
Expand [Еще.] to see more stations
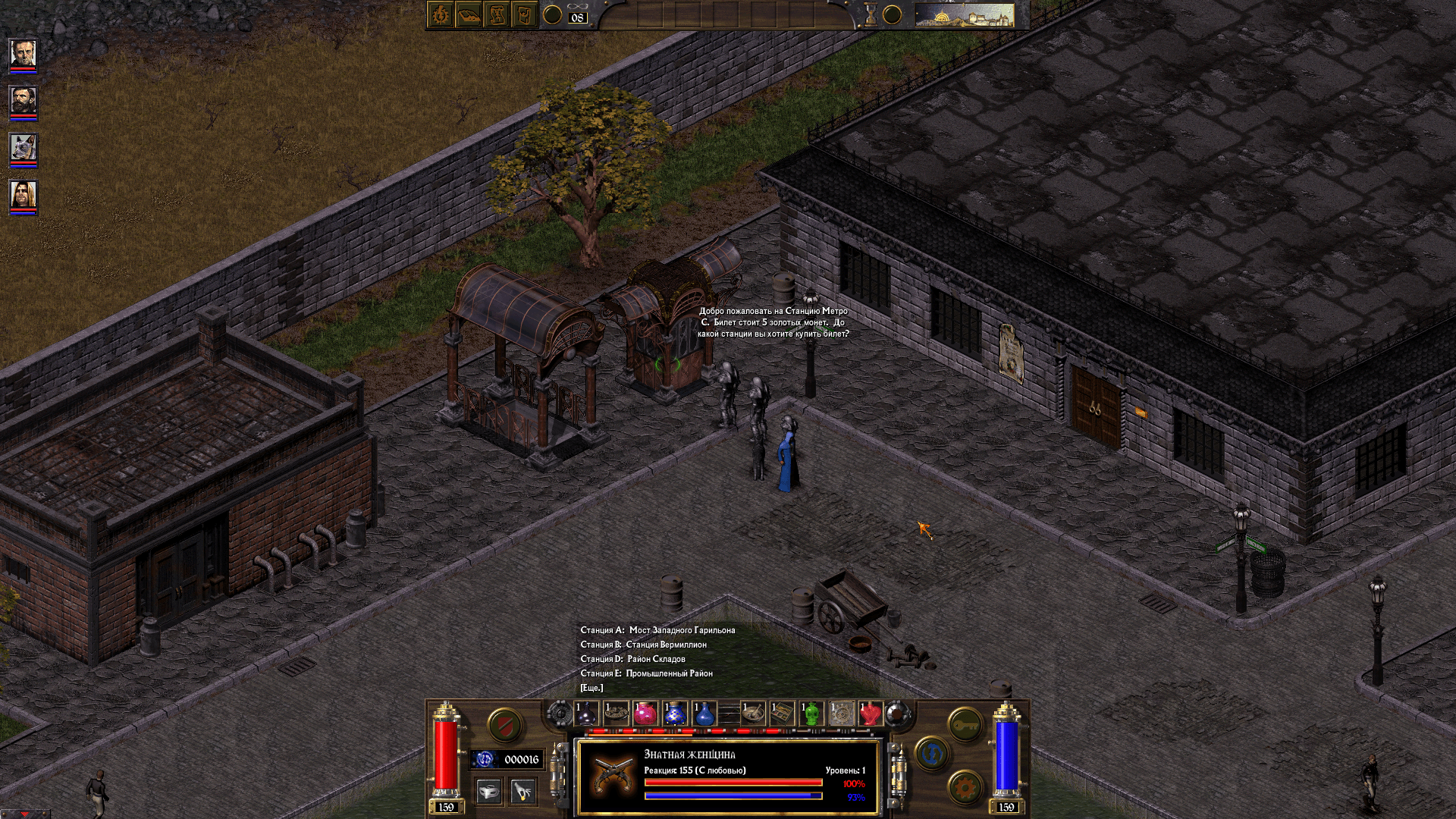point(591,689)
